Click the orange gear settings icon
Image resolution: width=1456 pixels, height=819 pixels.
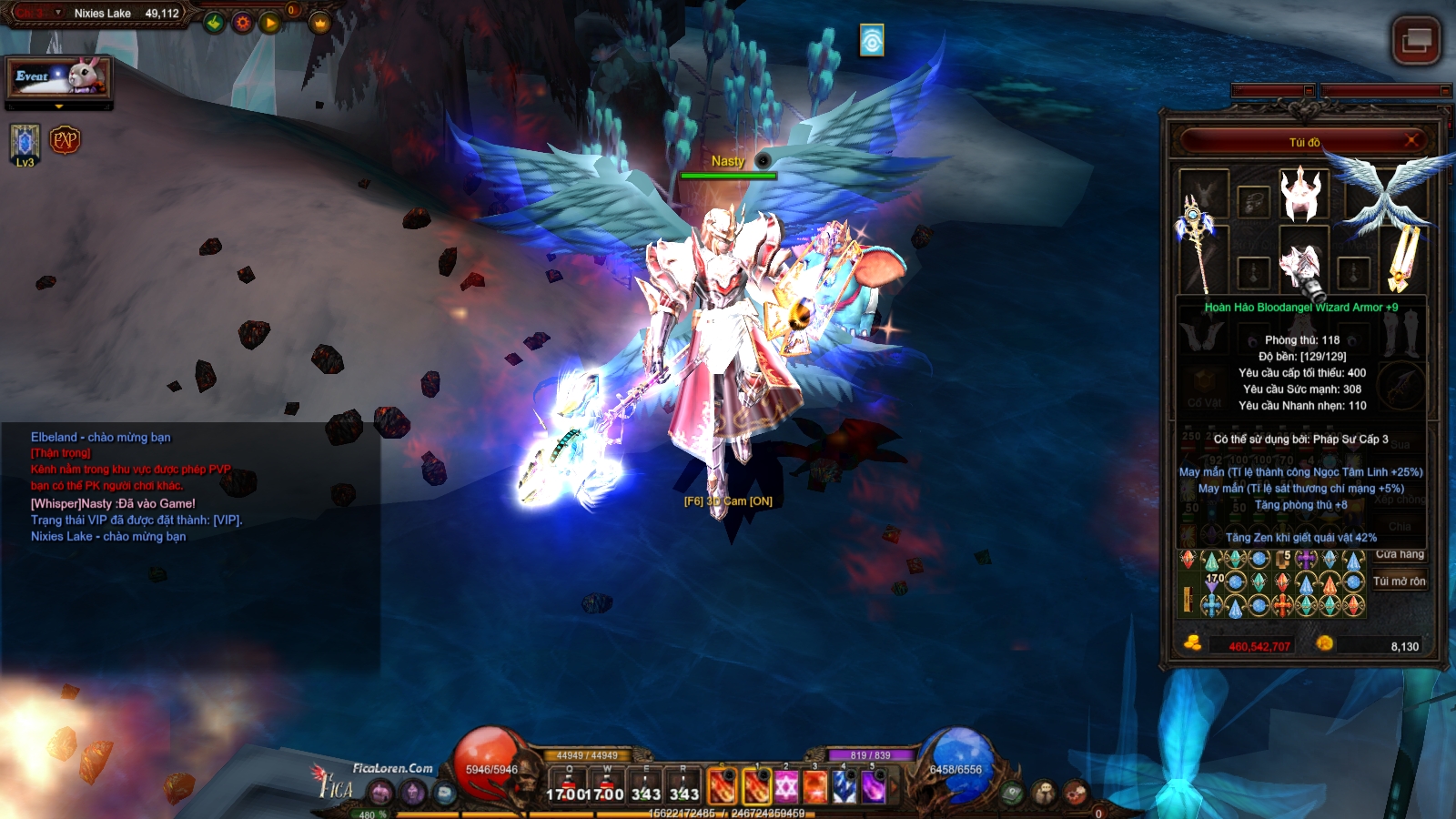tap(242, 23)
